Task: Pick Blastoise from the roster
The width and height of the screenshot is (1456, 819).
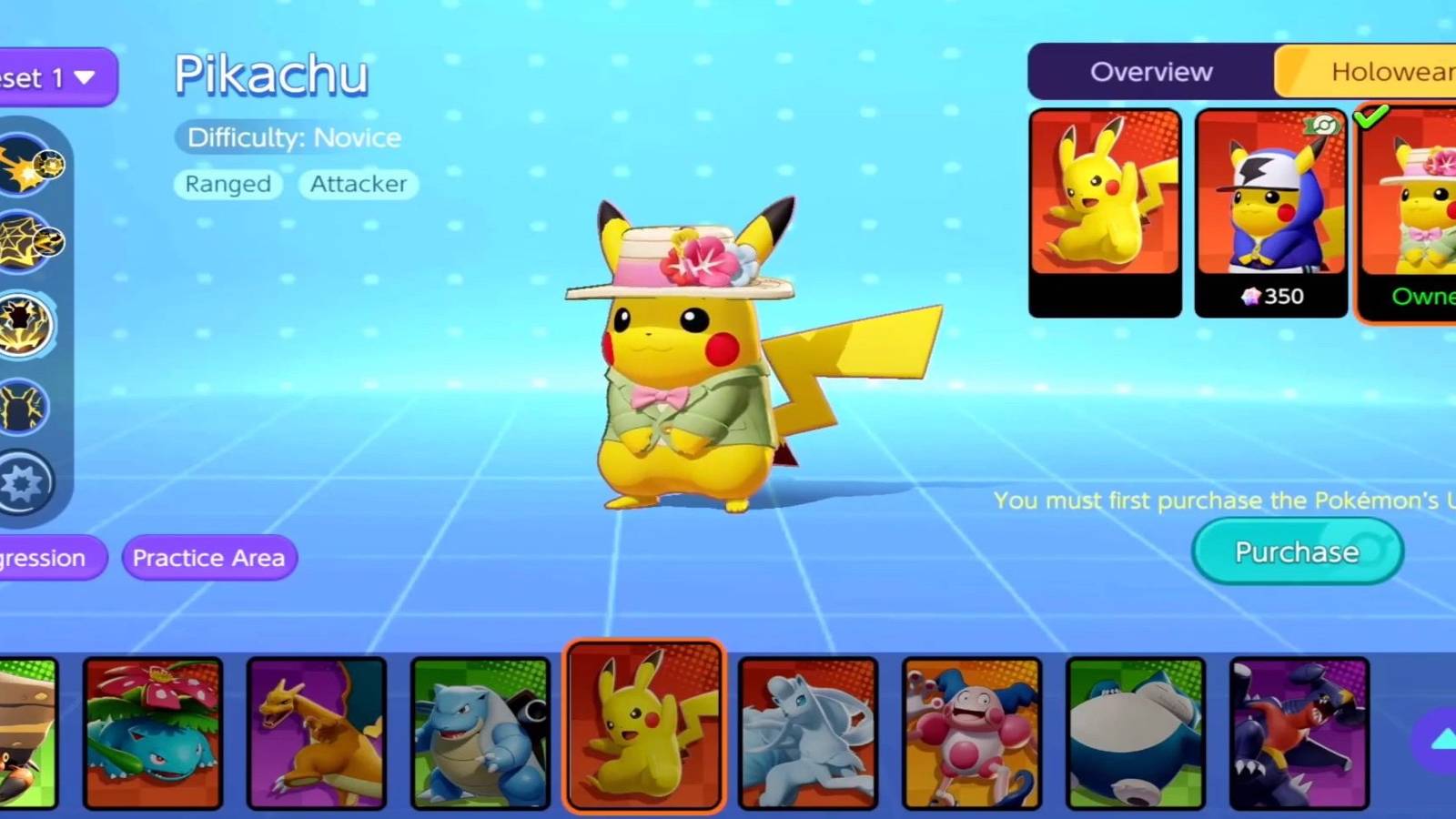Action: coord(480,733)
